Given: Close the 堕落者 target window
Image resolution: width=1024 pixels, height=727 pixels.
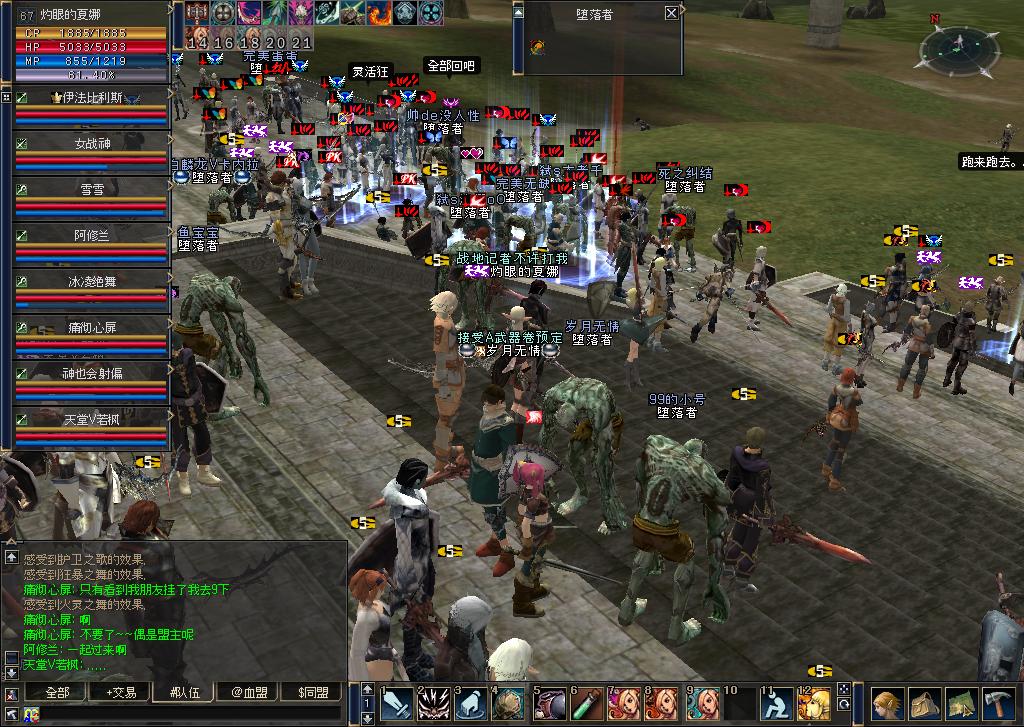Looking at the screenshot, I should tap(671, 14).
